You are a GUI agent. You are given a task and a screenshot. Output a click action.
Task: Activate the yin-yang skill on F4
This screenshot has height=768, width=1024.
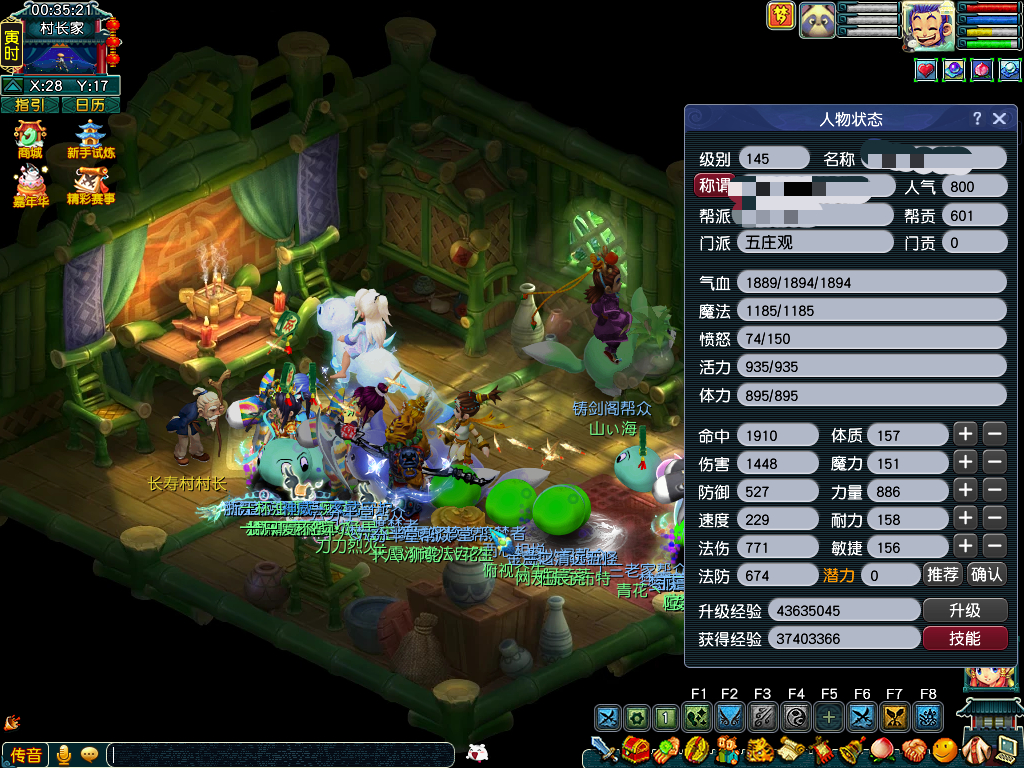[796, 716]
